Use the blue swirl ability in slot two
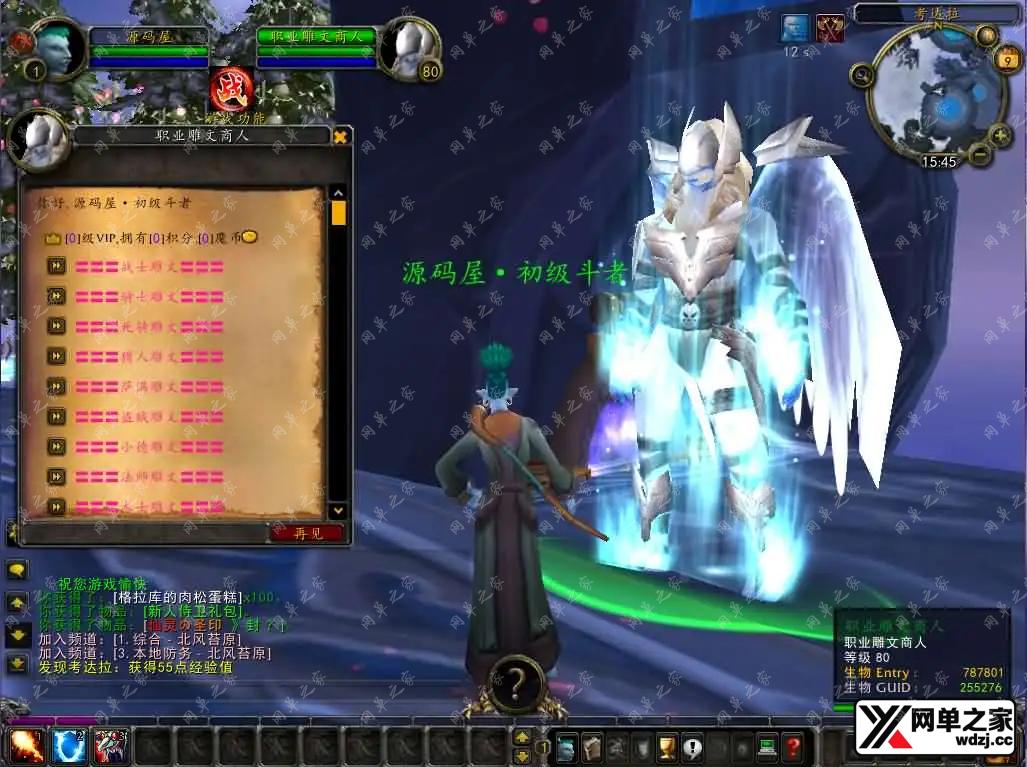Screen dimensions: 1027x767 (x=69, y=746)
